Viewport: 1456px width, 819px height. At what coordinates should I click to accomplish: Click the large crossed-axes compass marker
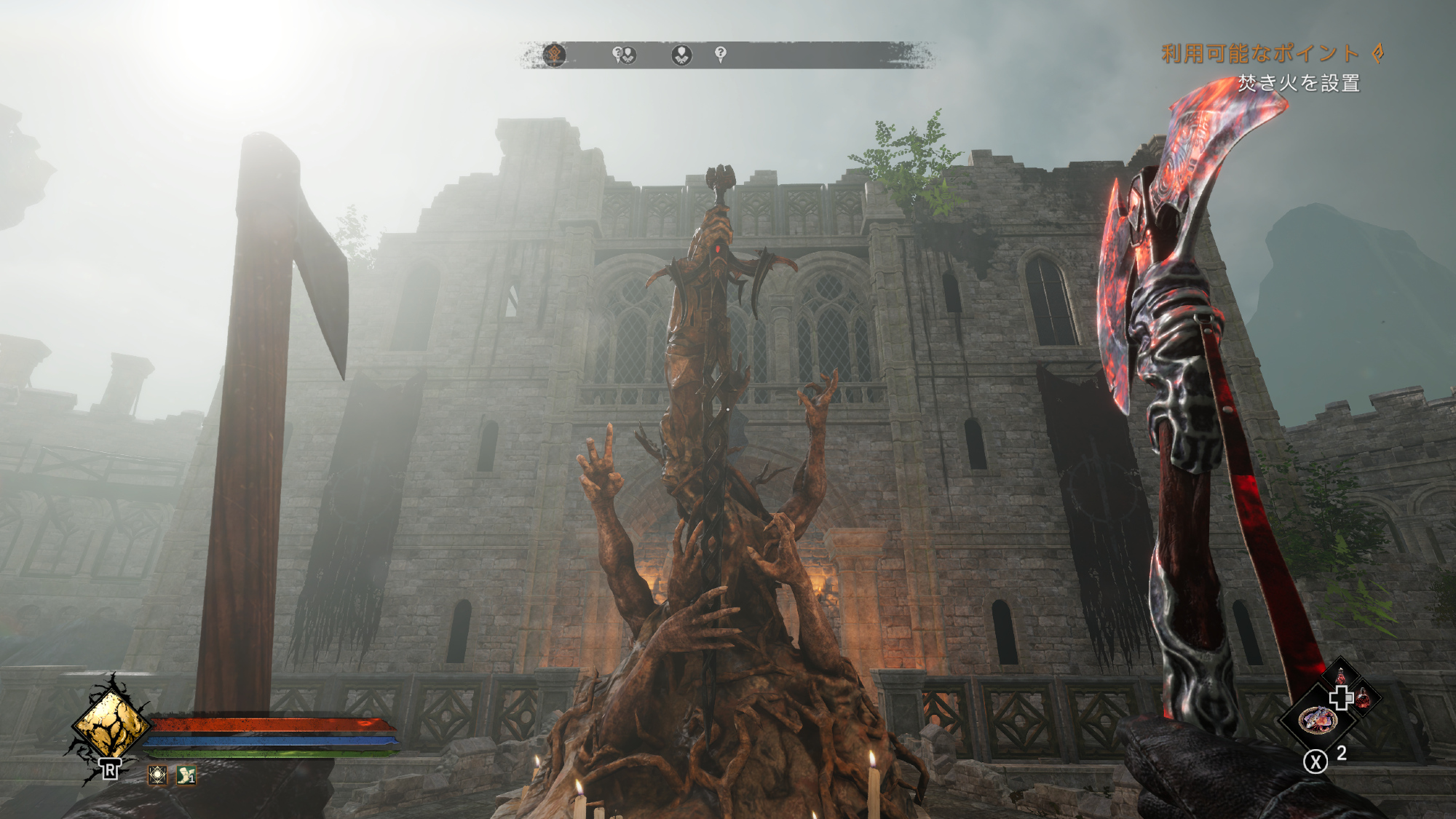pos(681,55)
